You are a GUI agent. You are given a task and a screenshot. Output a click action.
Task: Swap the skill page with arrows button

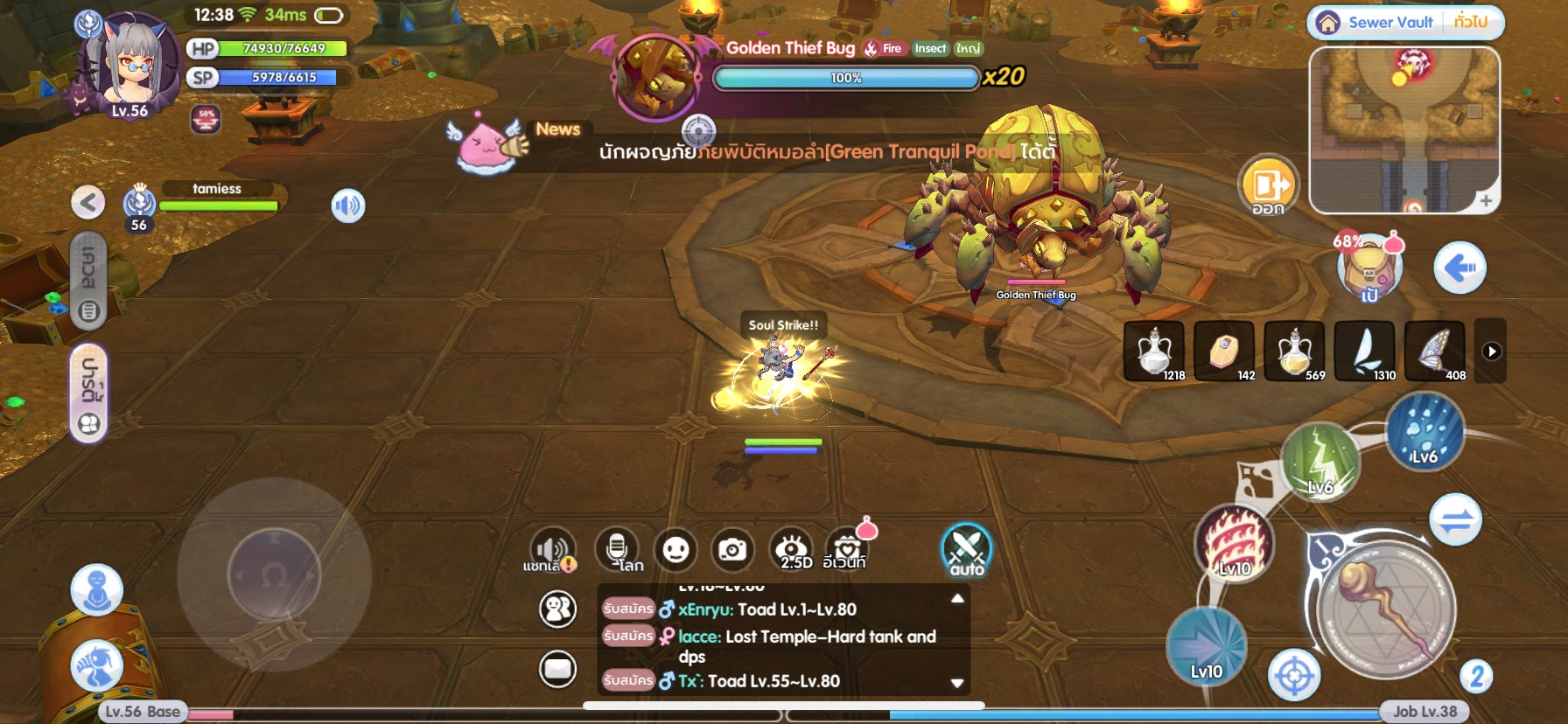(x=1455, y=519)
